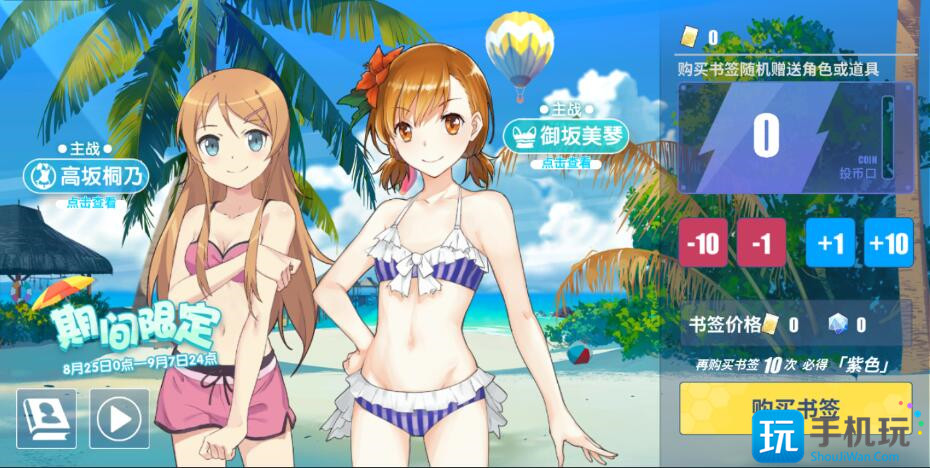Buy bookmarks with yellow 购买书签 button

795,407
